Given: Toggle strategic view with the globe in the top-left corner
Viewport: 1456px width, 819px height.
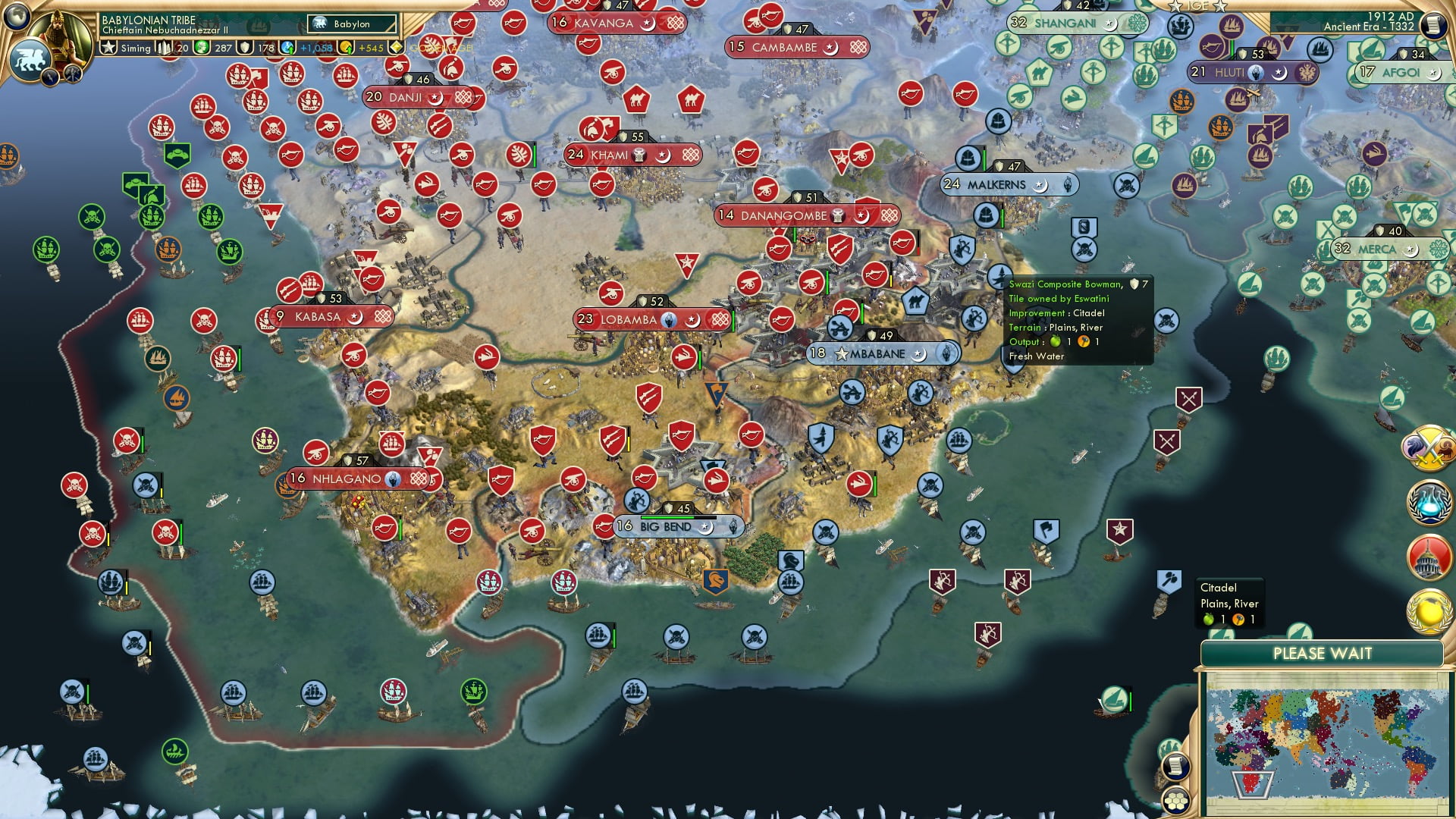Looking at the screenshot, I should 17,18.
